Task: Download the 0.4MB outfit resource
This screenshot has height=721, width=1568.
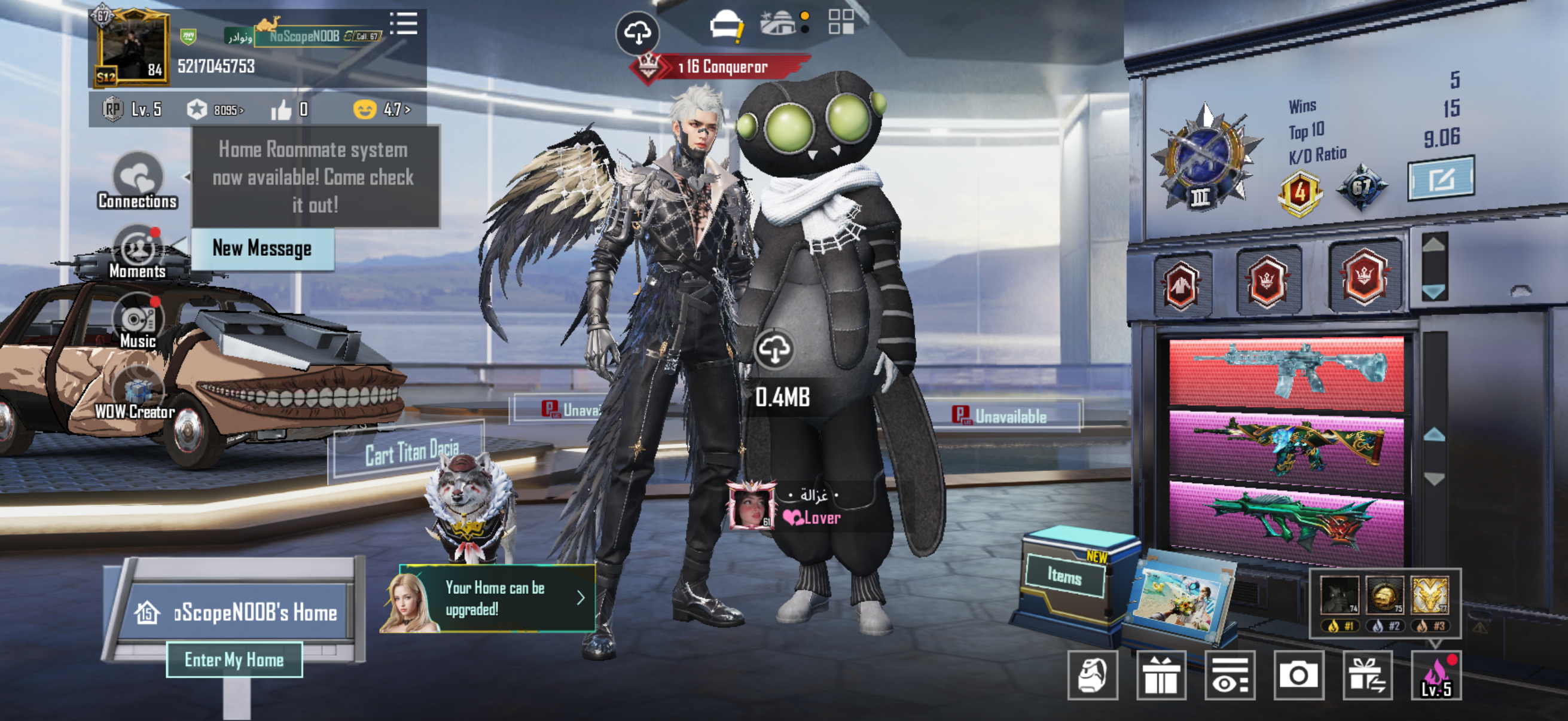Action: [774, 349]
